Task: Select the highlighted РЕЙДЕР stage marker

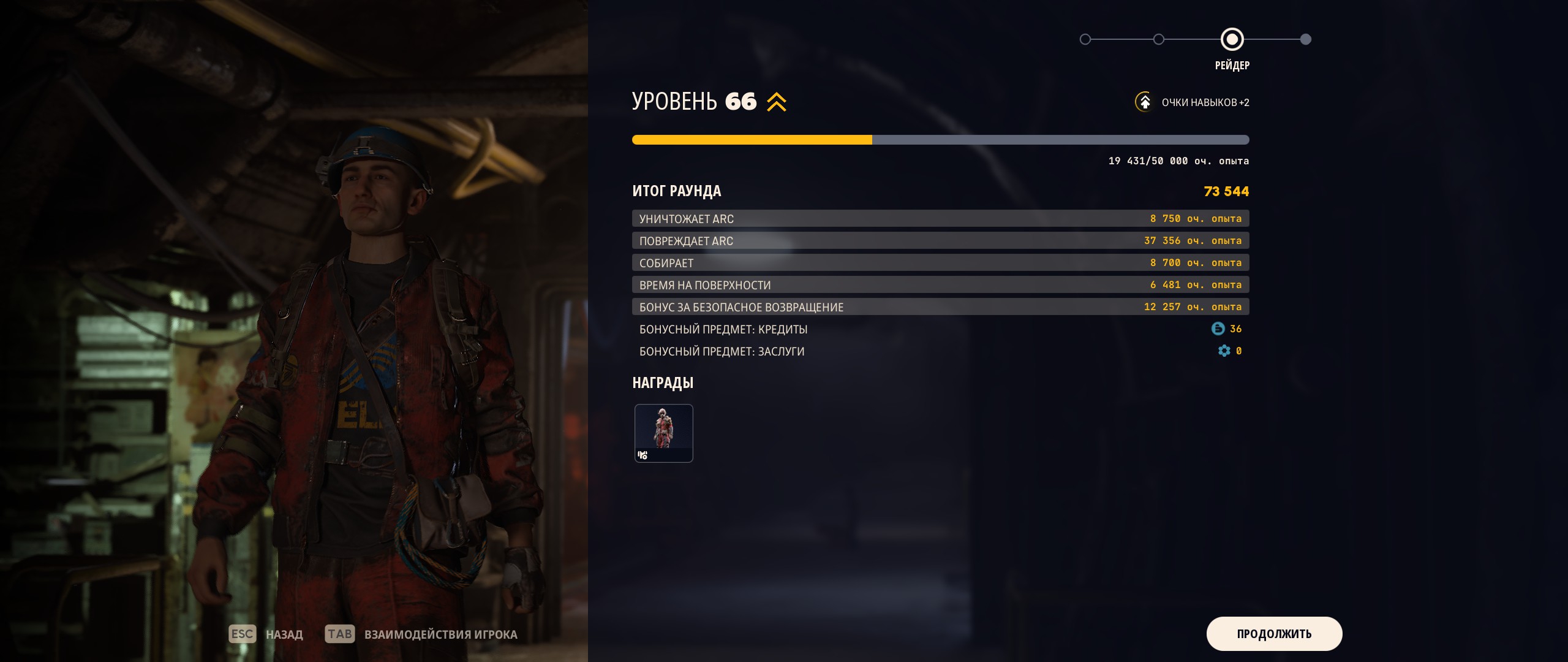Action: point(1232,39)
